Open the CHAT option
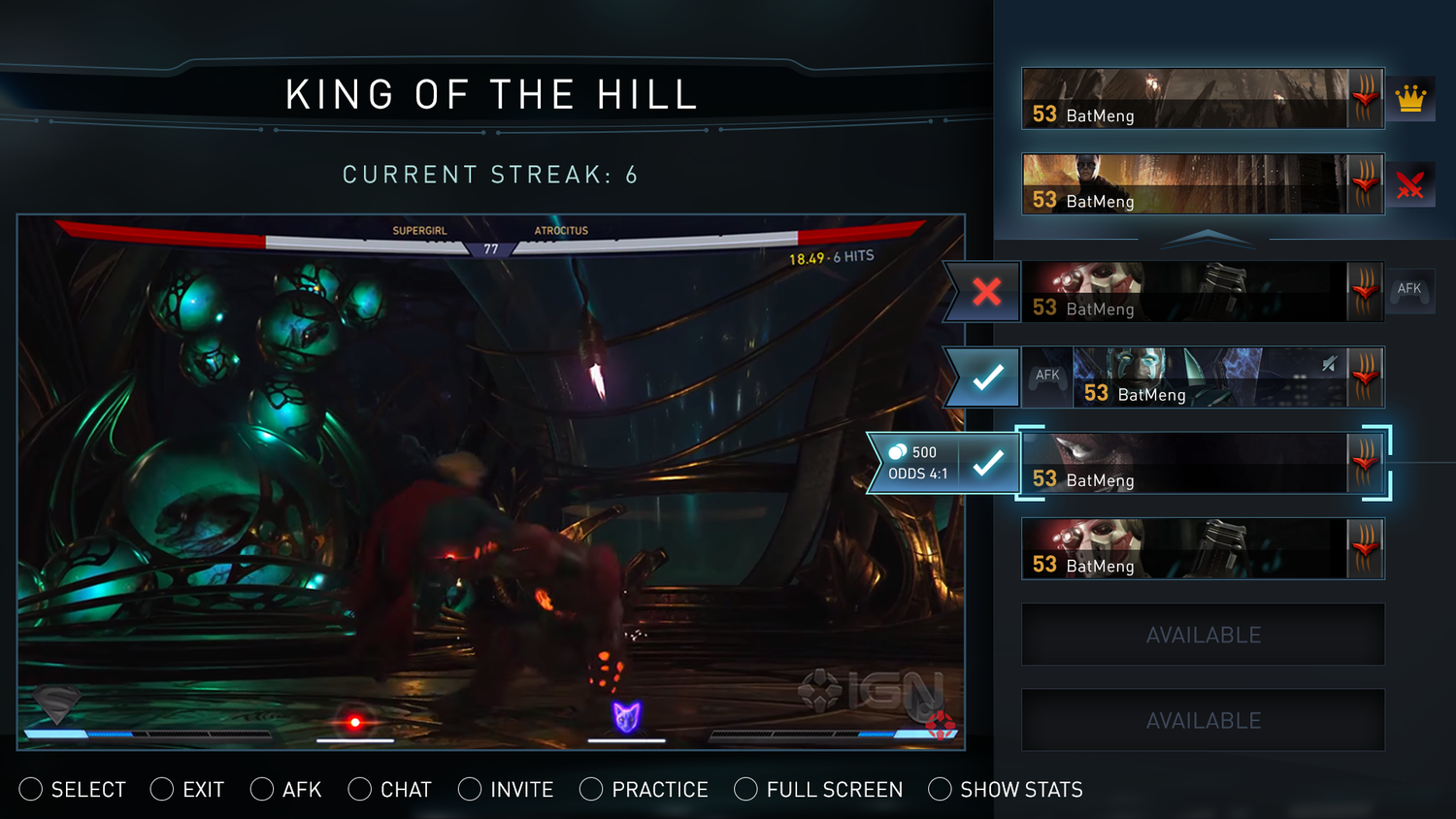 (390, 790)
